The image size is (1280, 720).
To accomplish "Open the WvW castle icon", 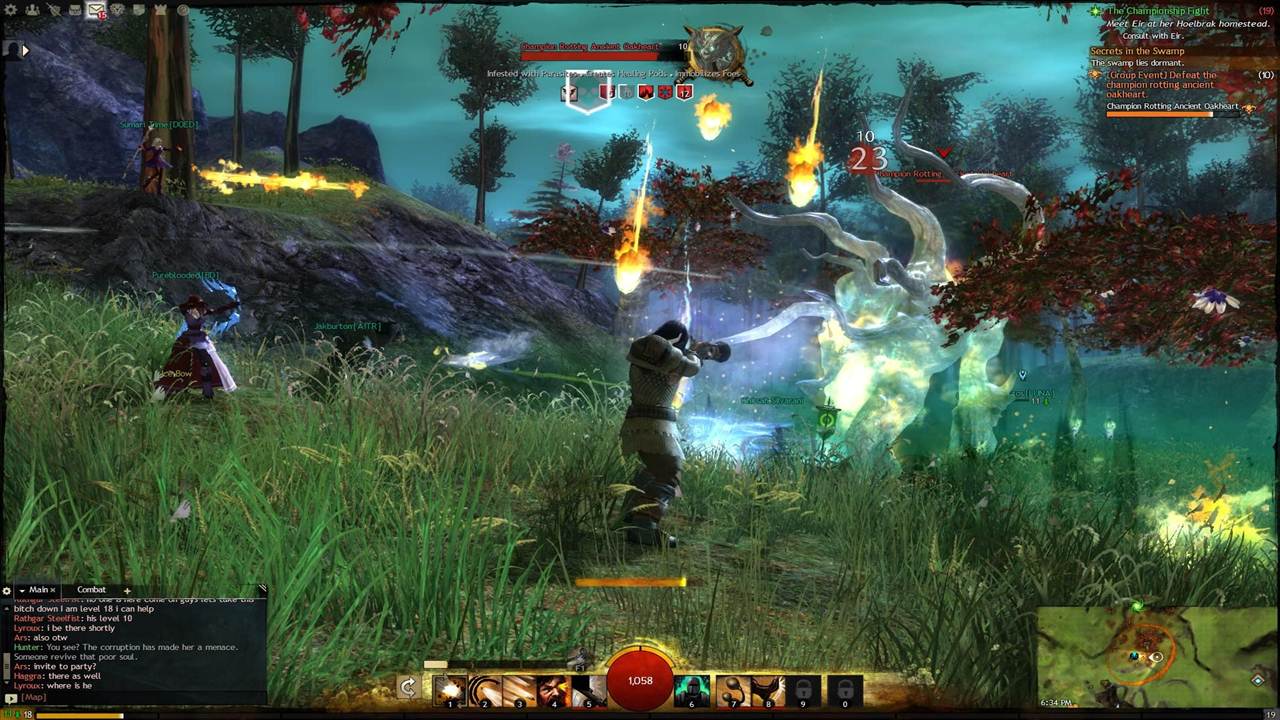I will tap(161, 10).
